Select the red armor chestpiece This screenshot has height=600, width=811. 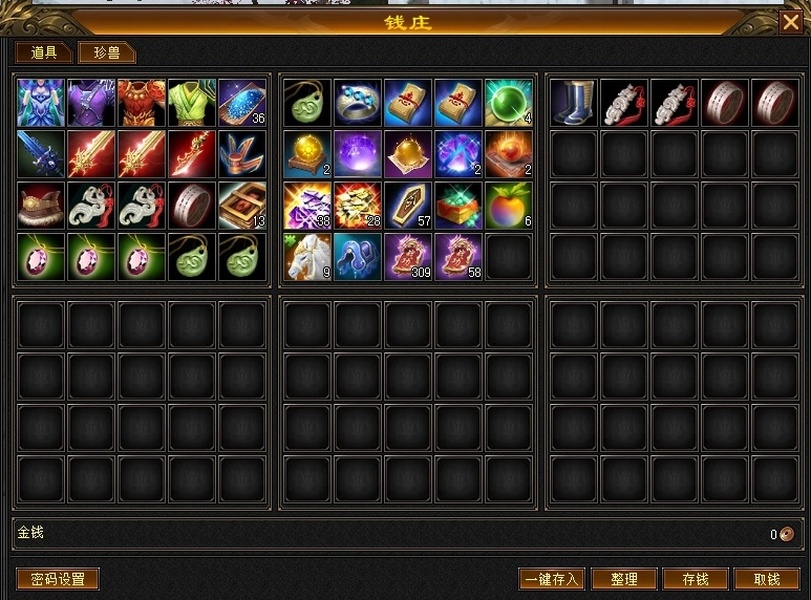point(141,103)
